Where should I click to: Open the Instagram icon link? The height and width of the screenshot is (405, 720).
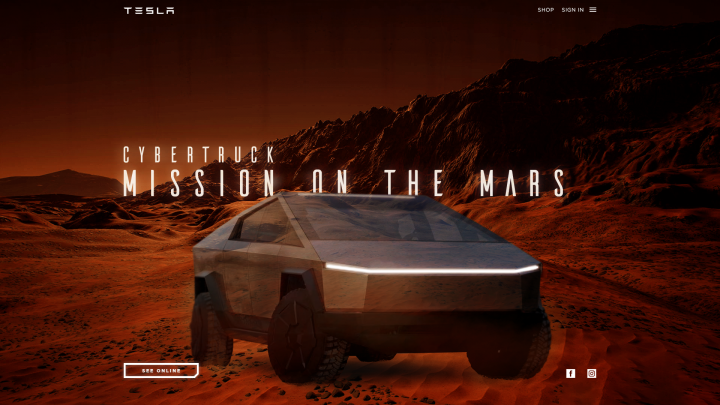click(591, 373)
